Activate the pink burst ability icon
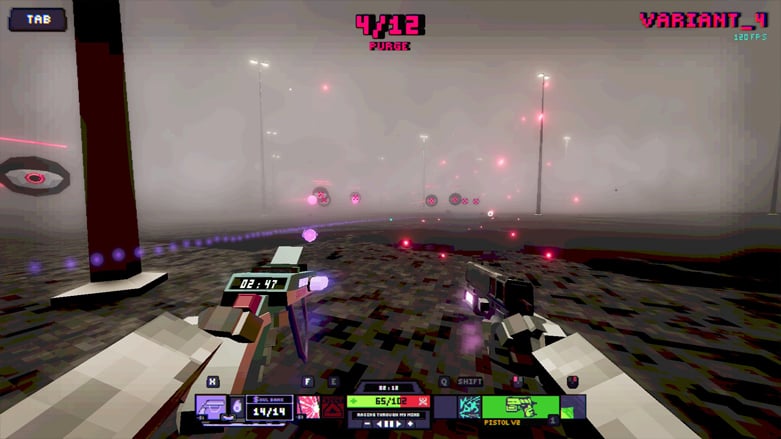 pos(309,407)
